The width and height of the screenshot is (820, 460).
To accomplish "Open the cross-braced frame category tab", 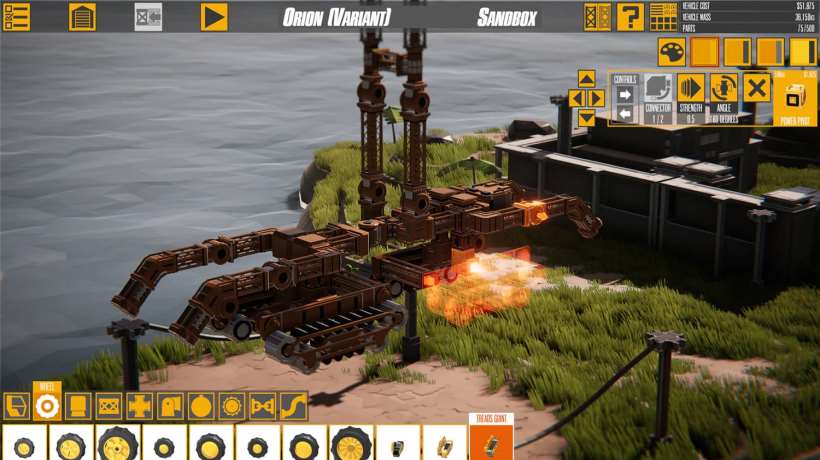I will point(108,406).
